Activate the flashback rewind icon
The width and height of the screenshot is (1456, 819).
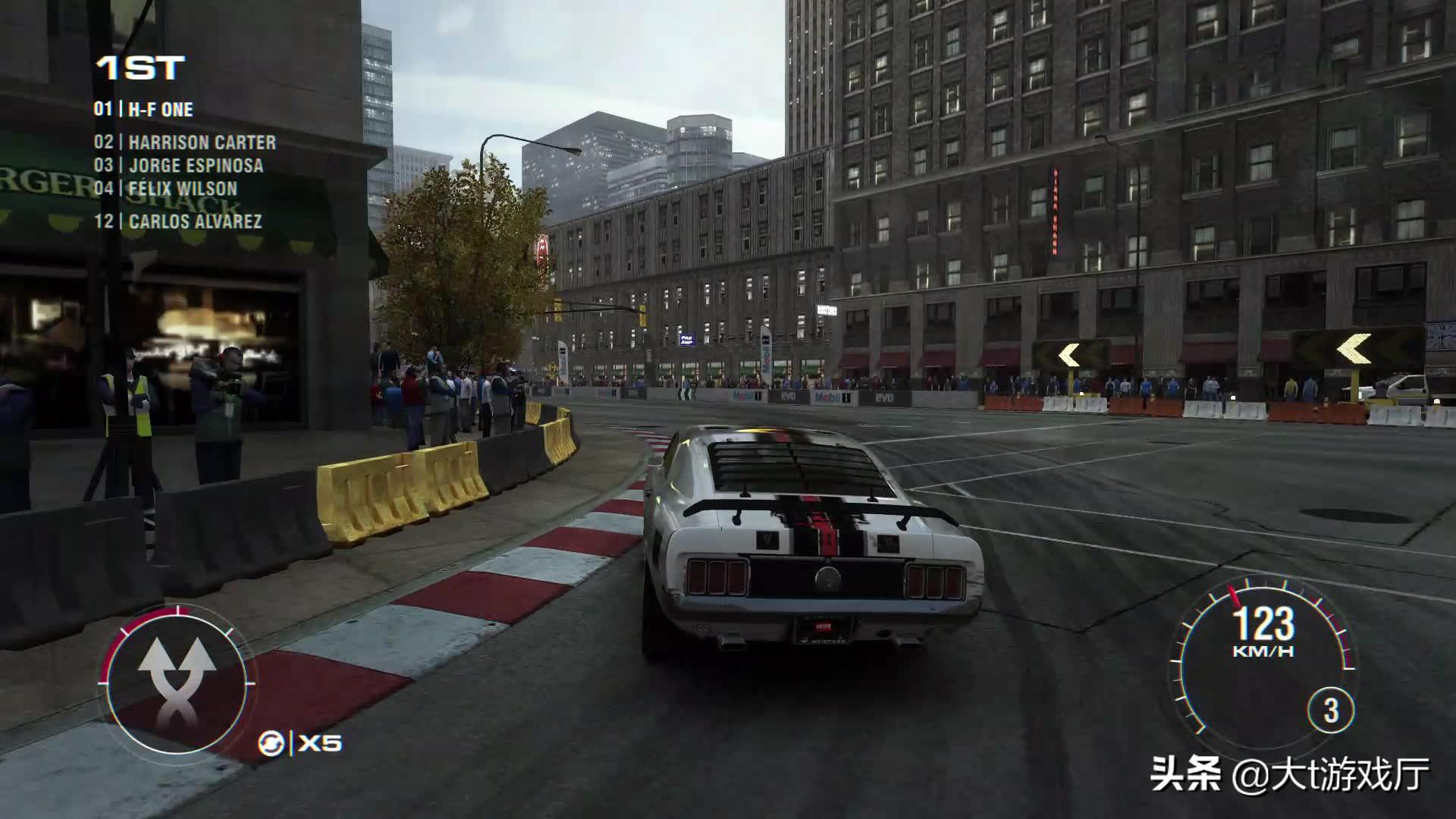pyautogui.click(x=271, y=743)
